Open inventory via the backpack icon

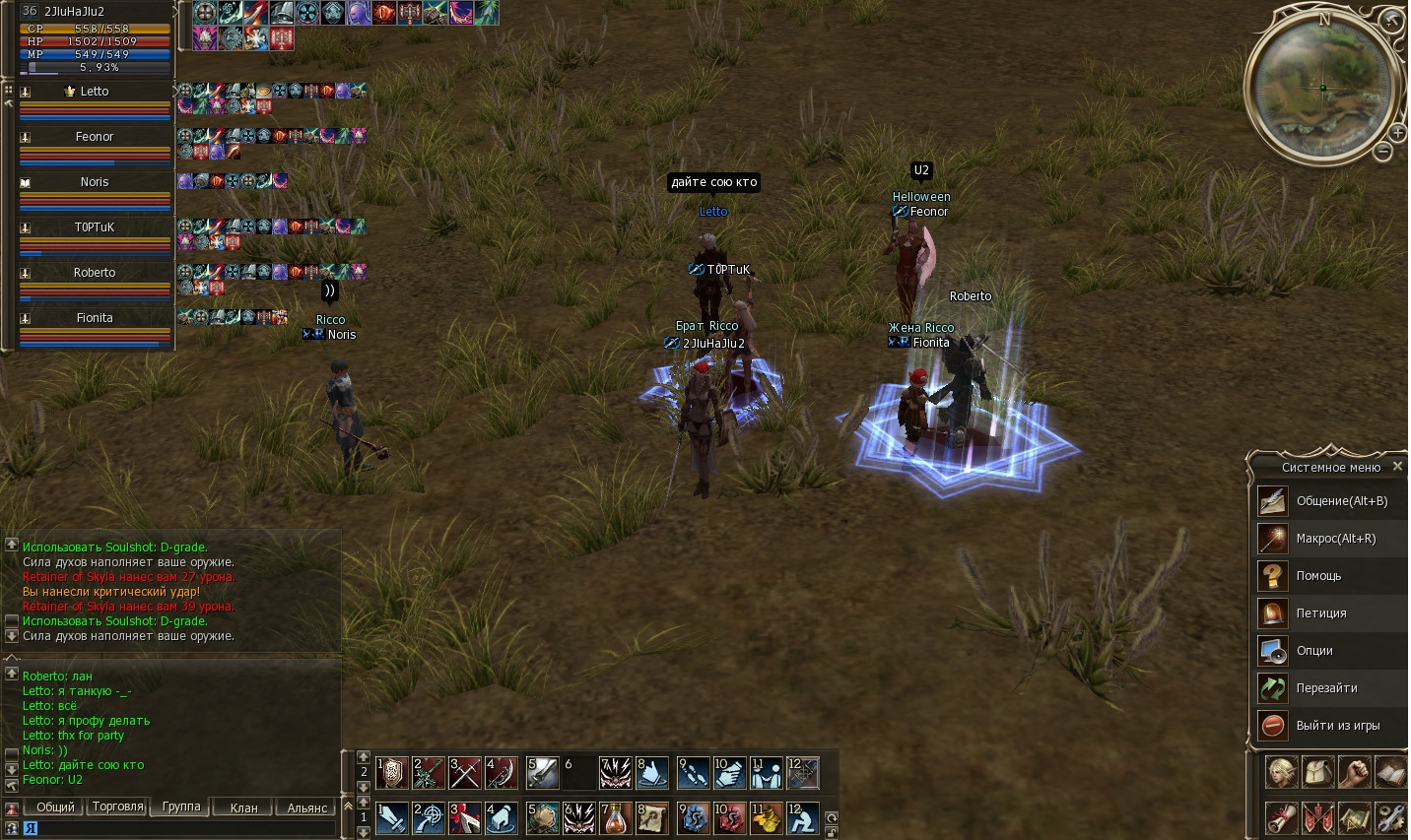[x=1317, y=772]
